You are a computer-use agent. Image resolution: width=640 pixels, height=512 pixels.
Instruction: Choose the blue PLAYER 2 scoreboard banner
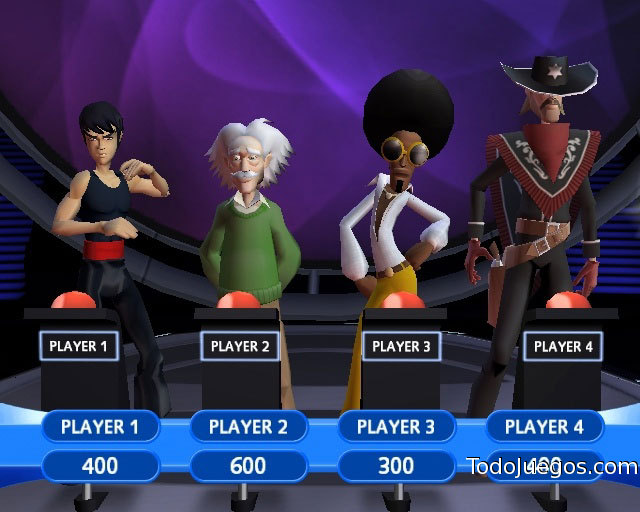[x=248, y=427]
